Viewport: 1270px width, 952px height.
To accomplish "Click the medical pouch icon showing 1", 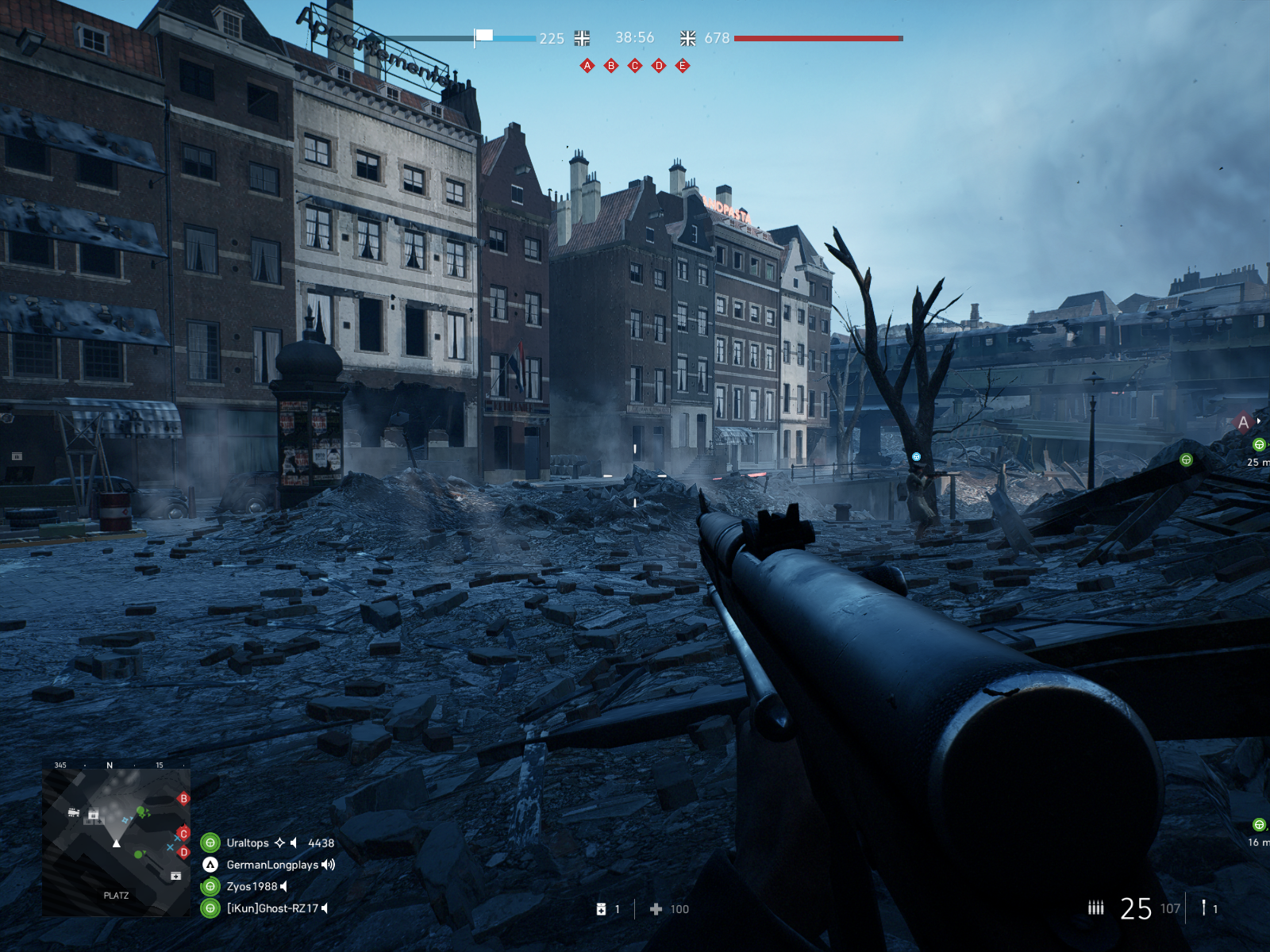I will pyautogui.click(x=601, y=909).
